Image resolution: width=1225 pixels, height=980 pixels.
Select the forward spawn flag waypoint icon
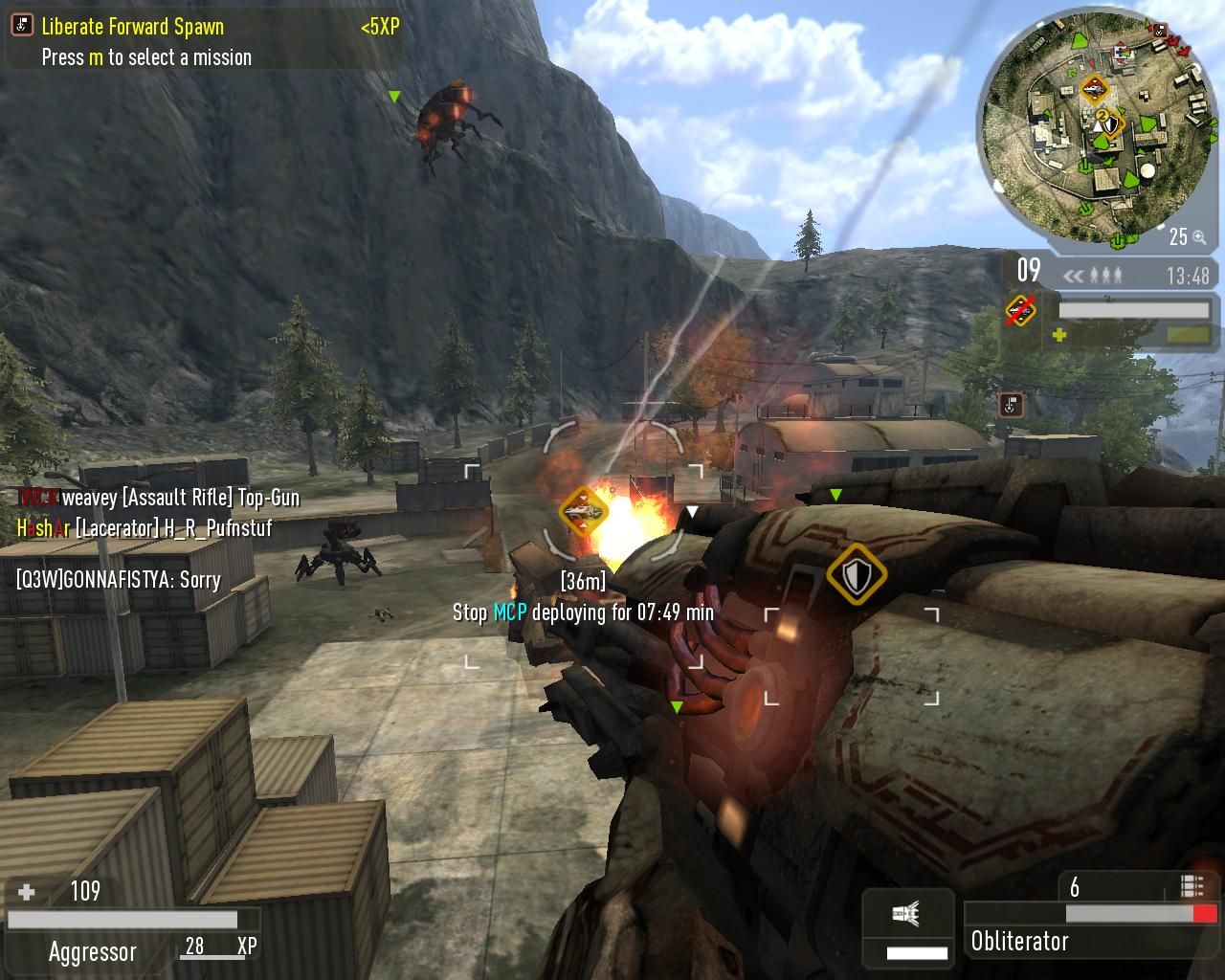(x=1011, y=405)
